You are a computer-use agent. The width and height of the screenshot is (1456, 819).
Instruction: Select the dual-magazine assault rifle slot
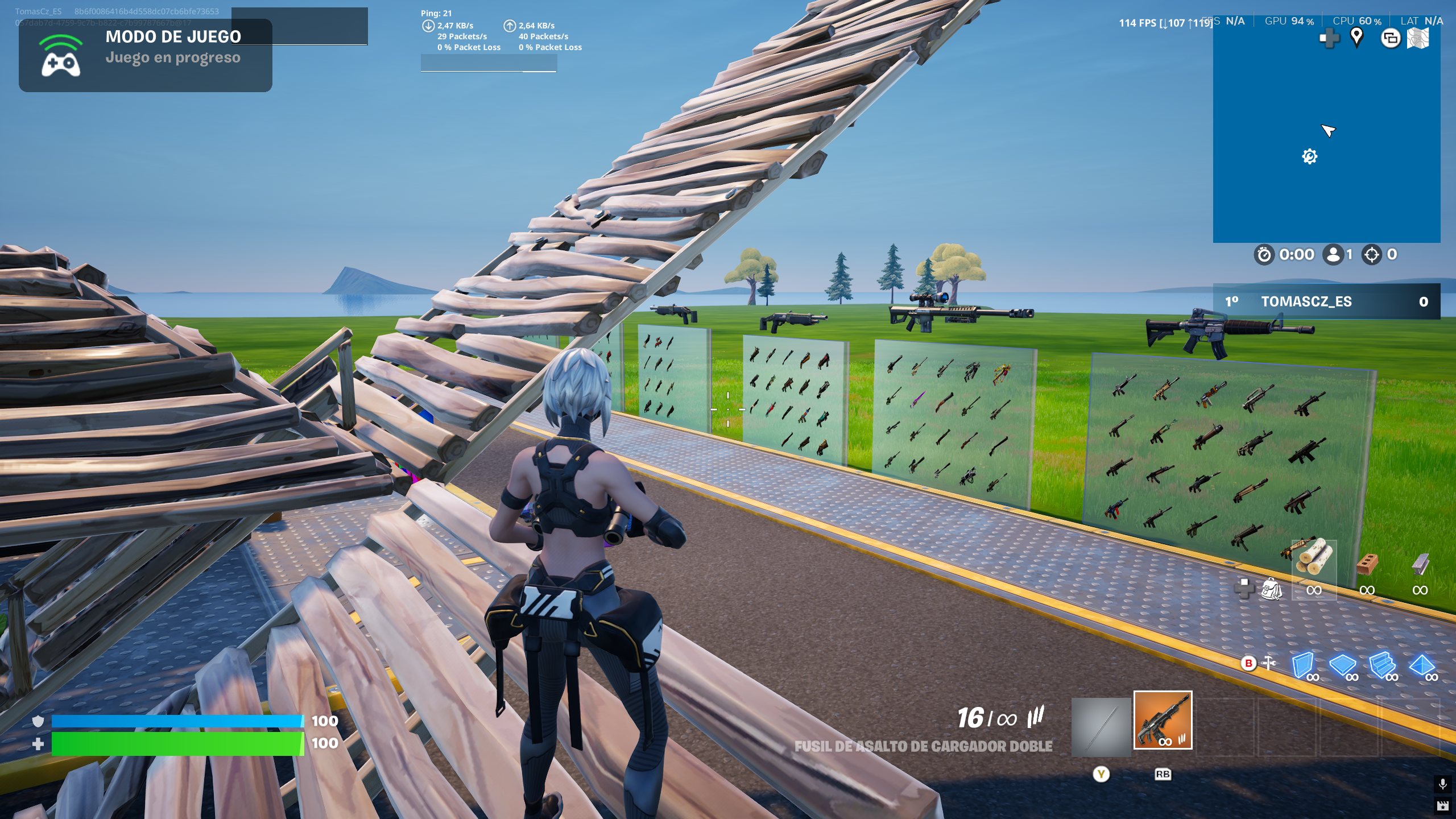pos(1163,720)
